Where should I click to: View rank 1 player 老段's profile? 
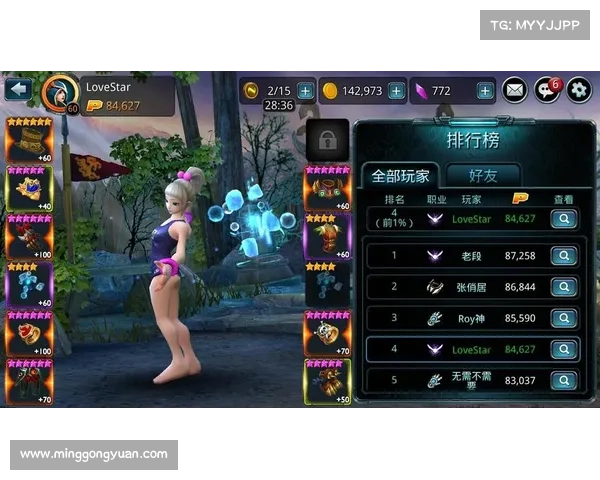pos(564,256)
